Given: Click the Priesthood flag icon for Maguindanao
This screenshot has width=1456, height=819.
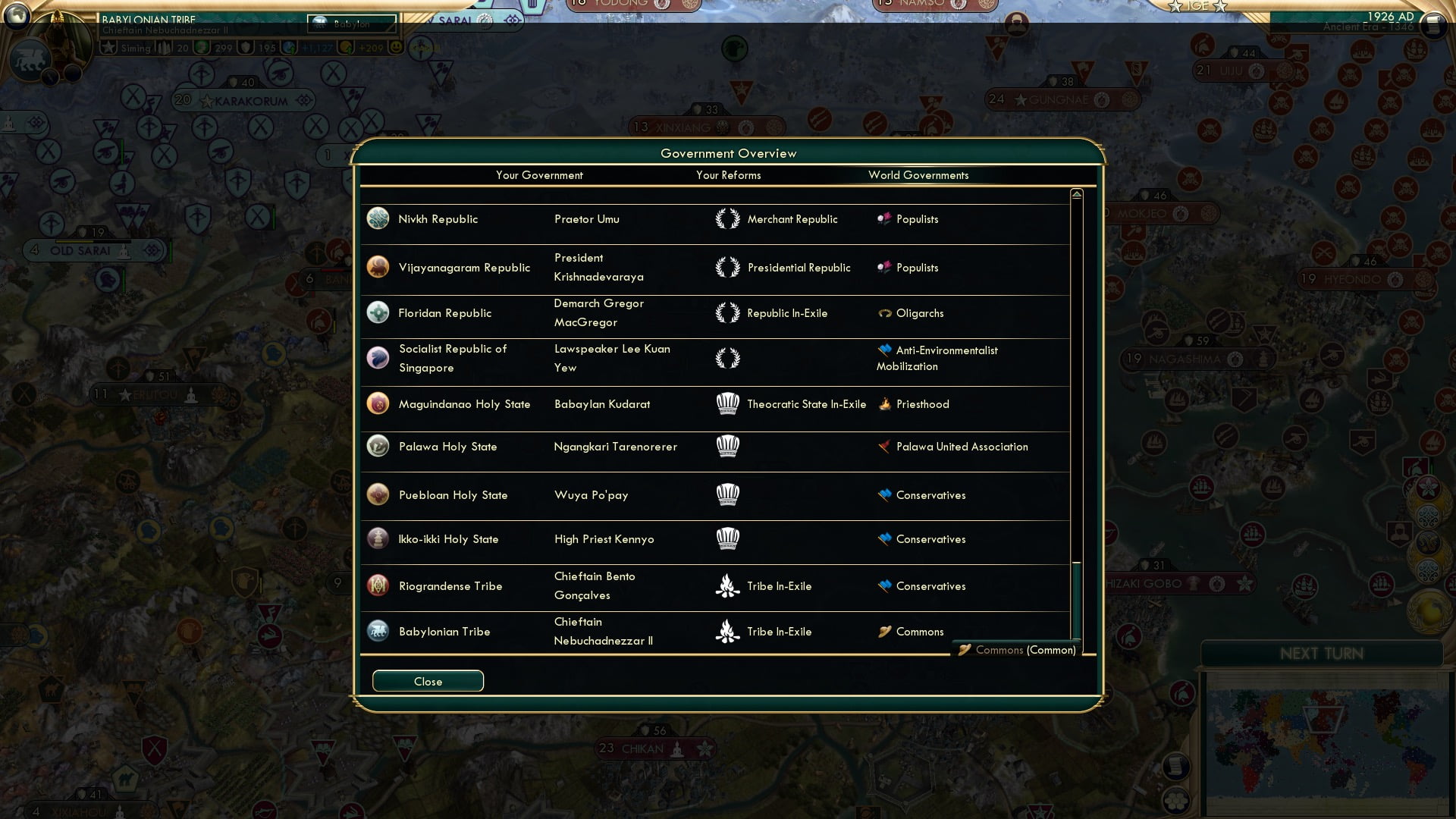Looking at the screenshot, I should [884, 403].
